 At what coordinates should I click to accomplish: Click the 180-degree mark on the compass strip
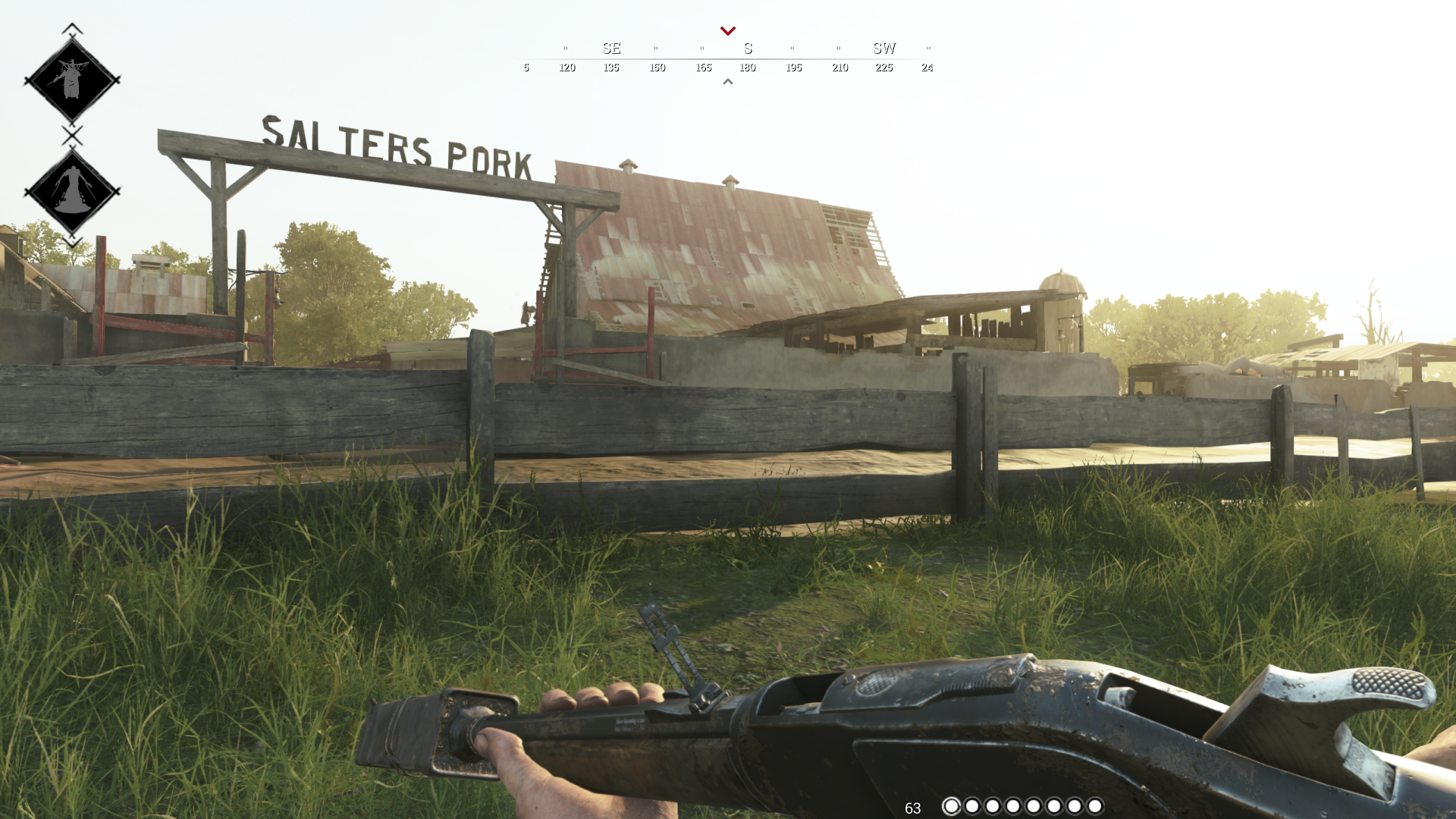(x=748, y=67)
